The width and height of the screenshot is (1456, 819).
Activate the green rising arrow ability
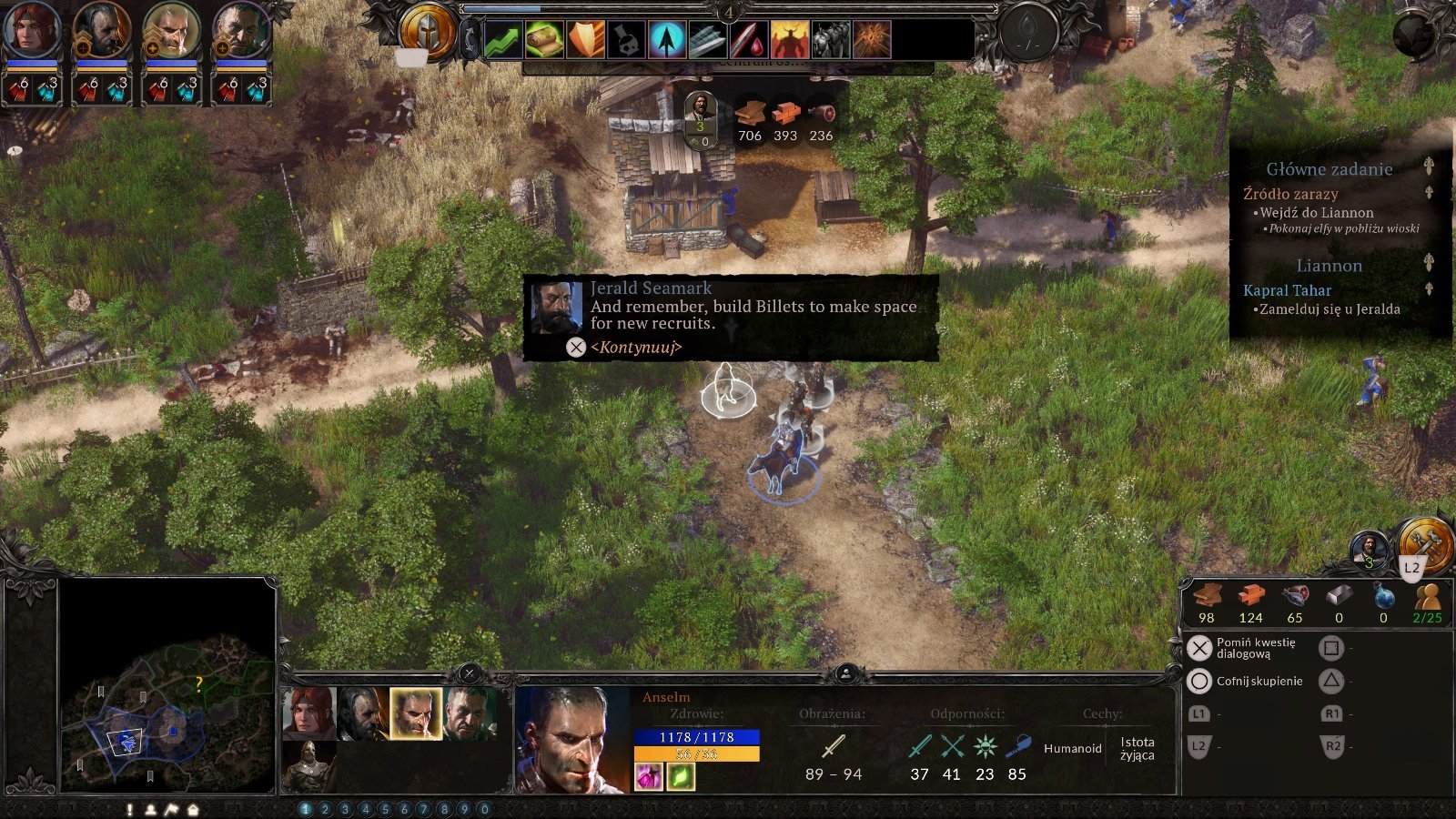point(502,40)
